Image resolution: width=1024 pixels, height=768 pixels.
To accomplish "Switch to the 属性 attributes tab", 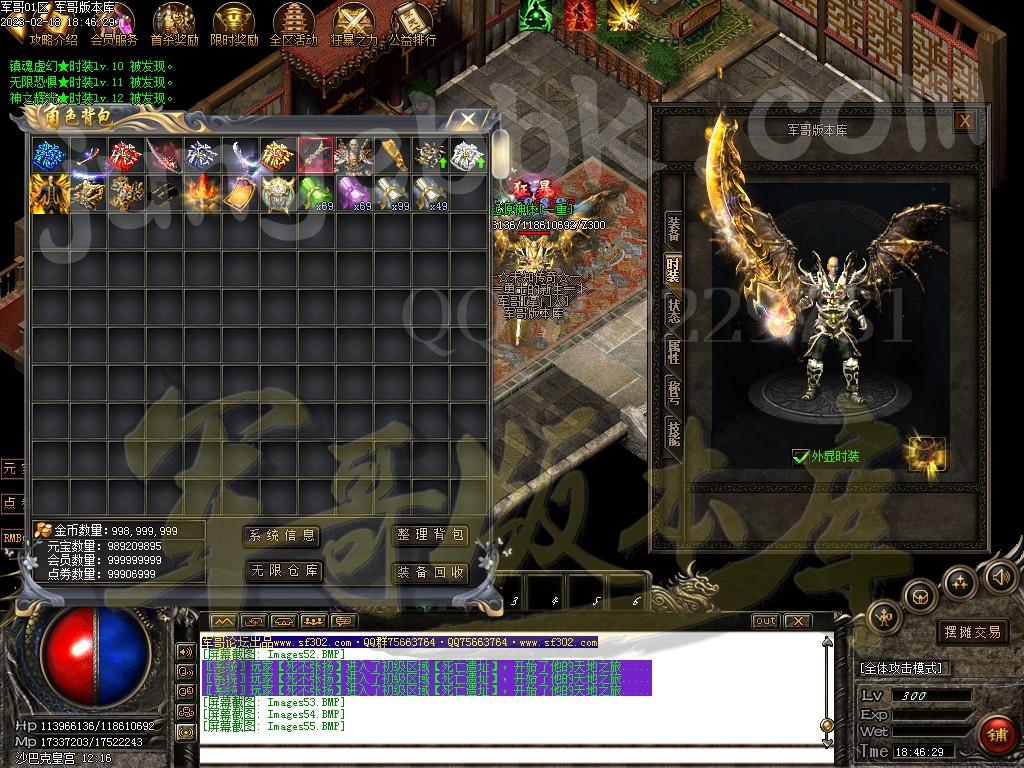I will point(674,351).
